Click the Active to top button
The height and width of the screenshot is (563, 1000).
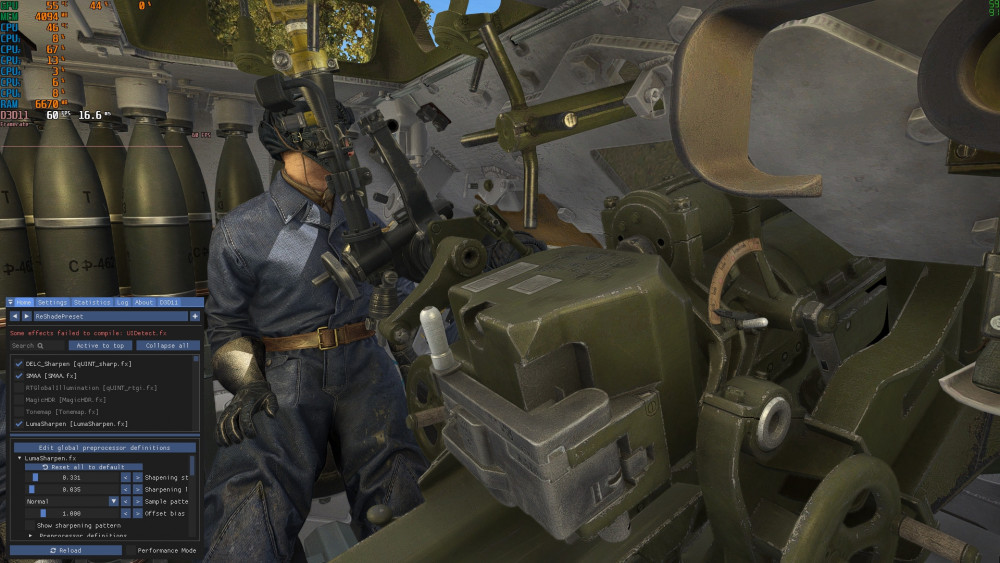[x=100, y=345]
